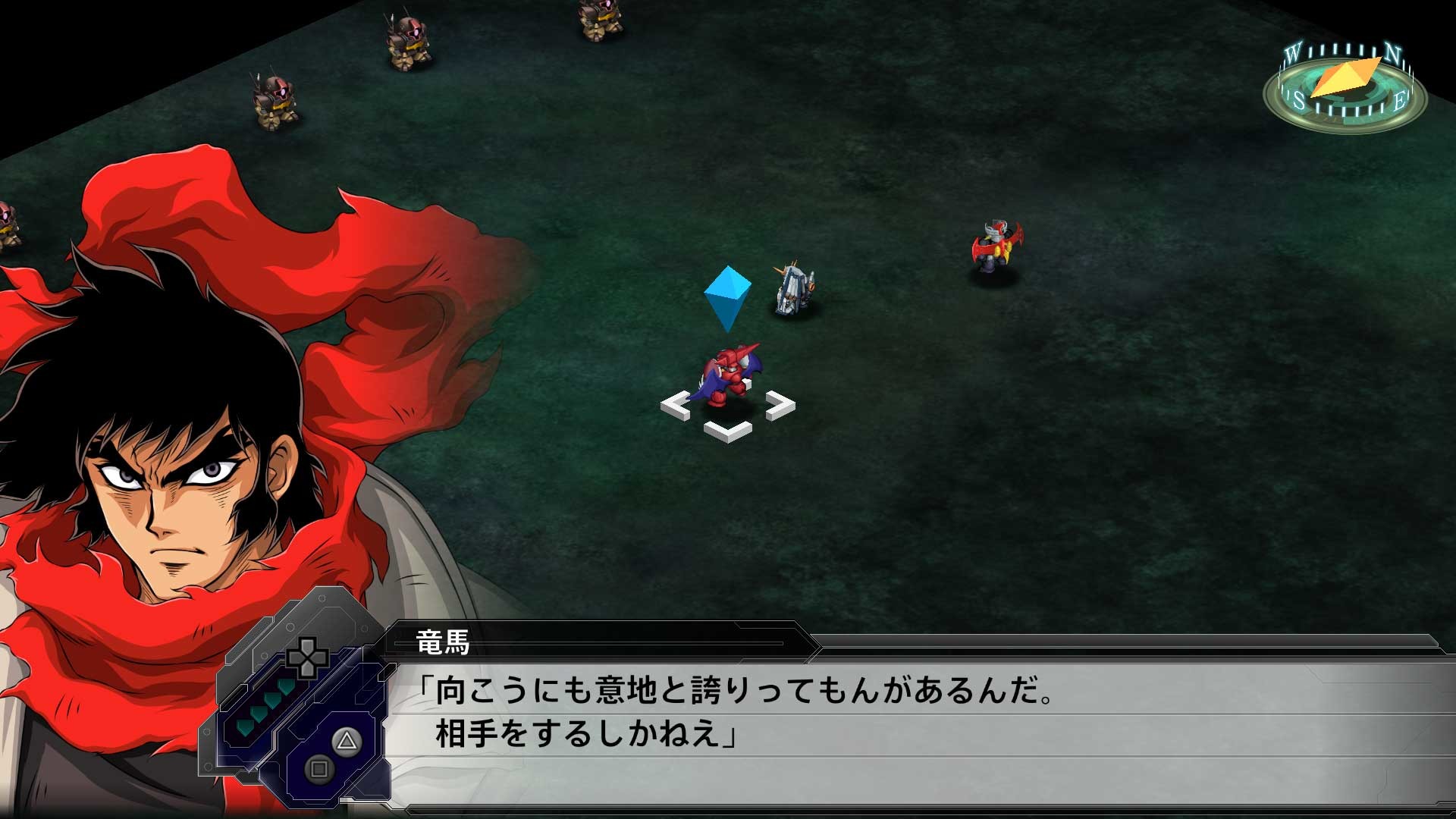Toggle the D-pad left direction on the controller graphic

click(x=294, y=658)
